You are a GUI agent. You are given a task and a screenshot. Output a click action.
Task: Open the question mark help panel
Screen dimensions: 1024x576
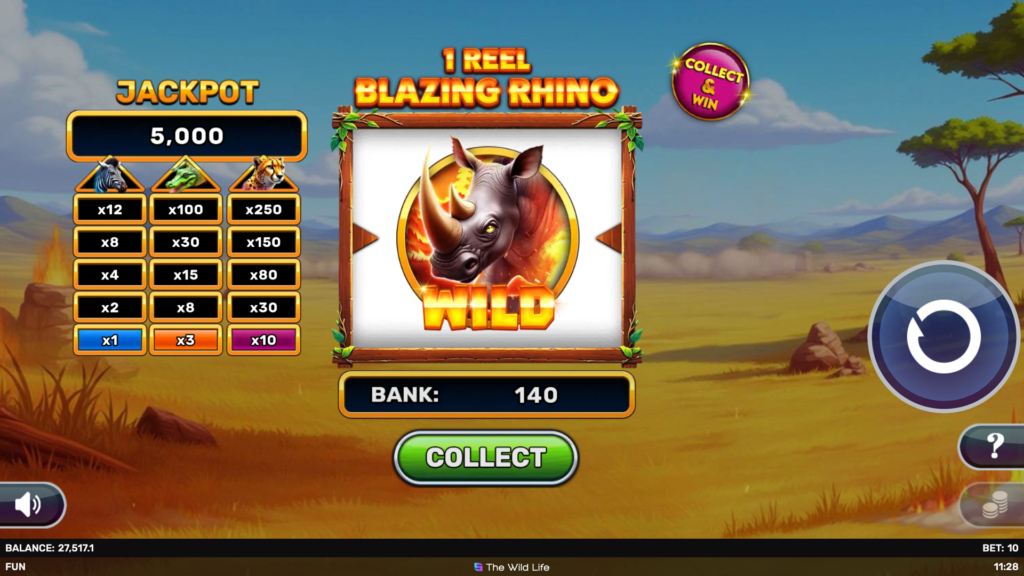994,447
